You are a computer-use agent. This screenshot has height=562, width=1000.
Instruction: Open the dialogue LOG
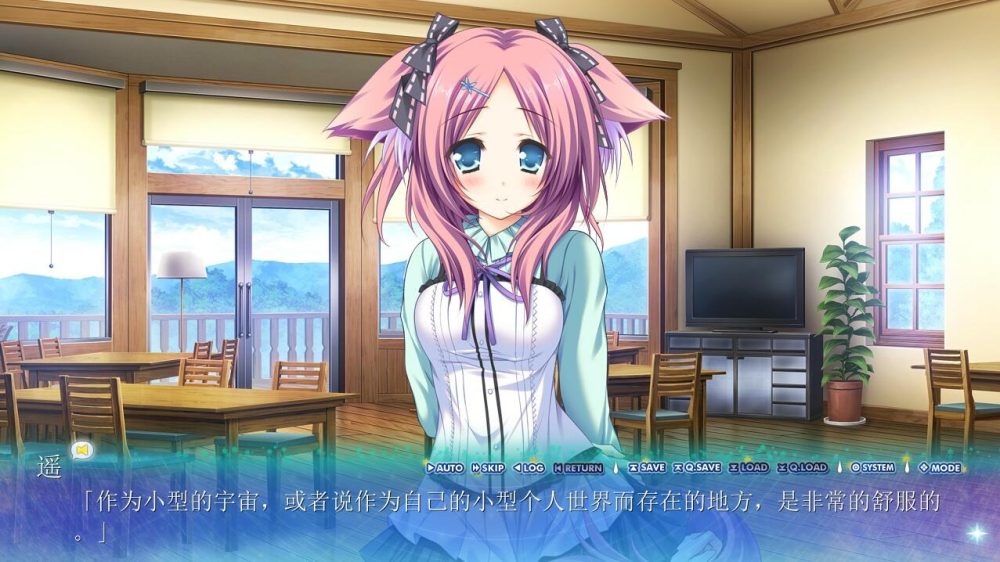529,467
